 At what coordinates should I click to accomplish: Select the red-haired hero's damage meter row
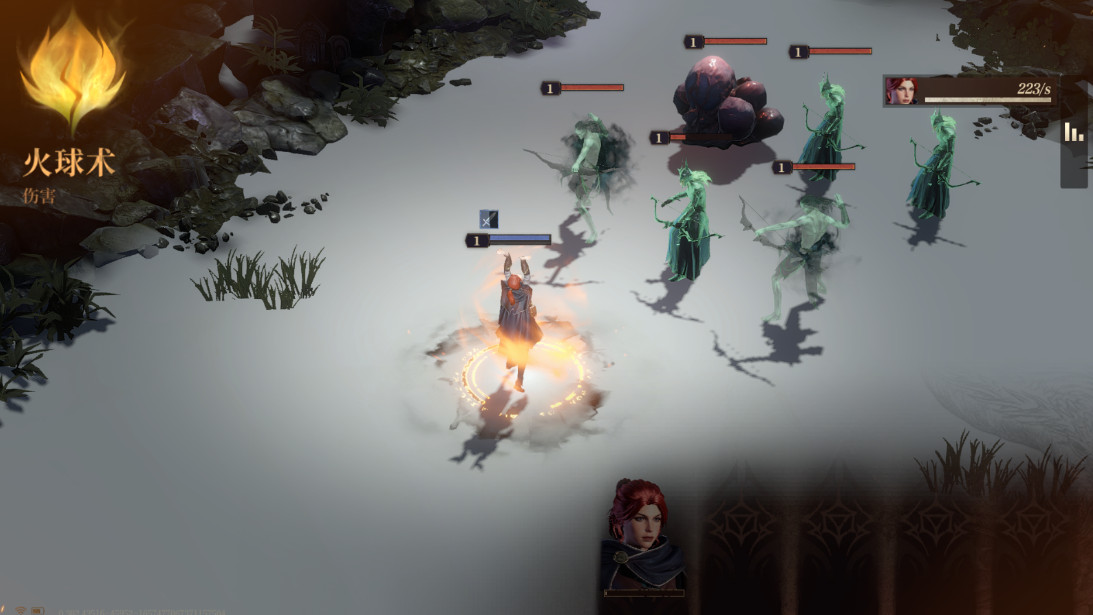pos(970,91)
